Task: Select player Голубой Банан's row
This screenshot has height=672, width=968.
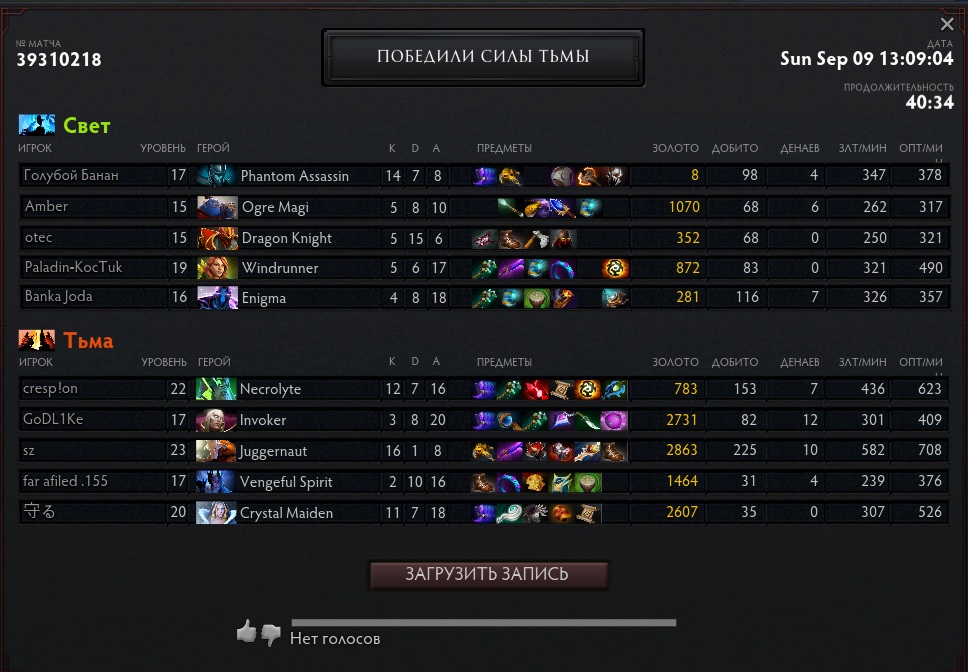Action: (x=71, y=176)
